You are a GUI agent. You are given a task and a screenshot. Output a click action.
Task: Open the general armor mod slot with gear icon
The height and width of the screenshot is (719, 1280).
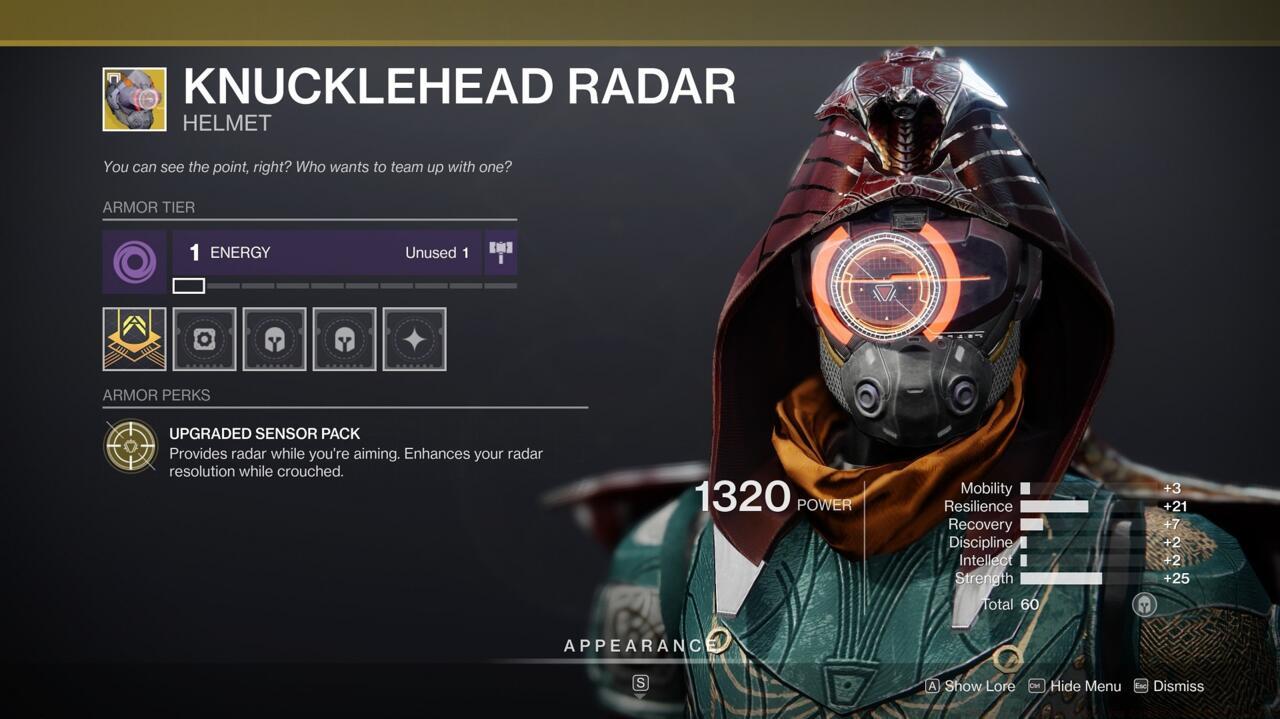point(204,339)
